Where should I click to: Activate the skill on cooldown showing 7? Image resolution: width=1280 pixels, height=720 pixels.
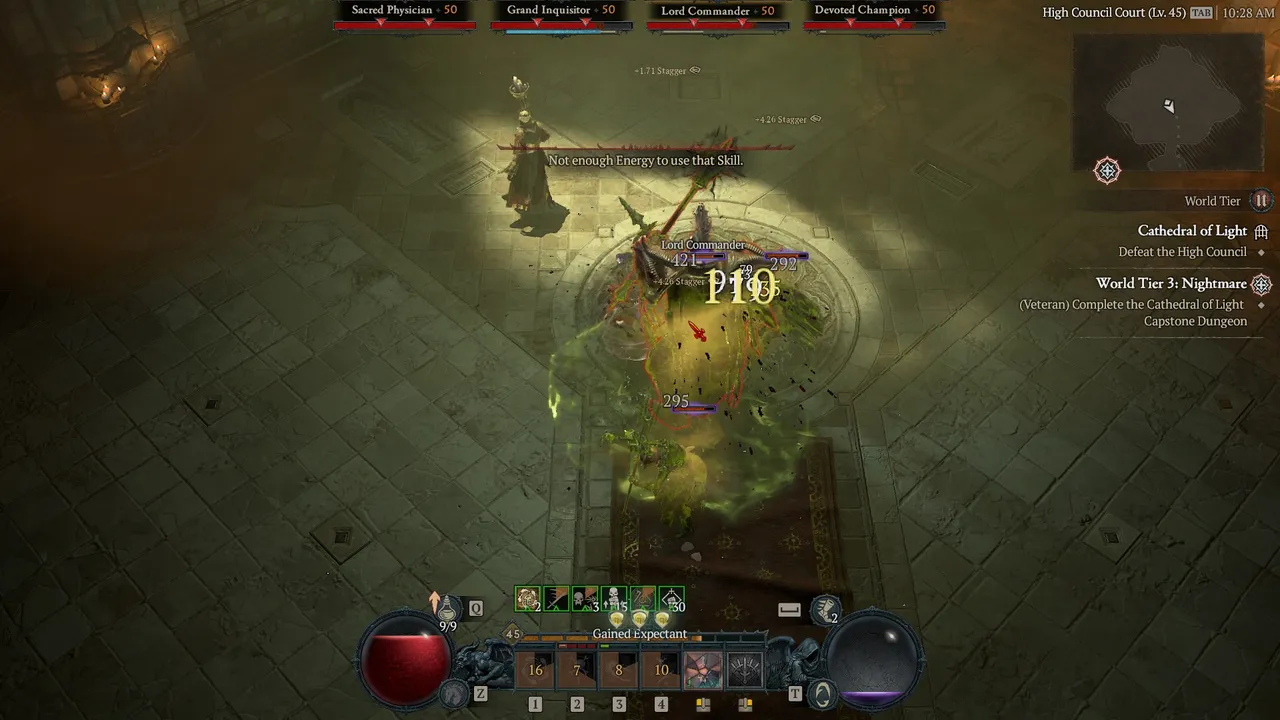coord(577,670)
